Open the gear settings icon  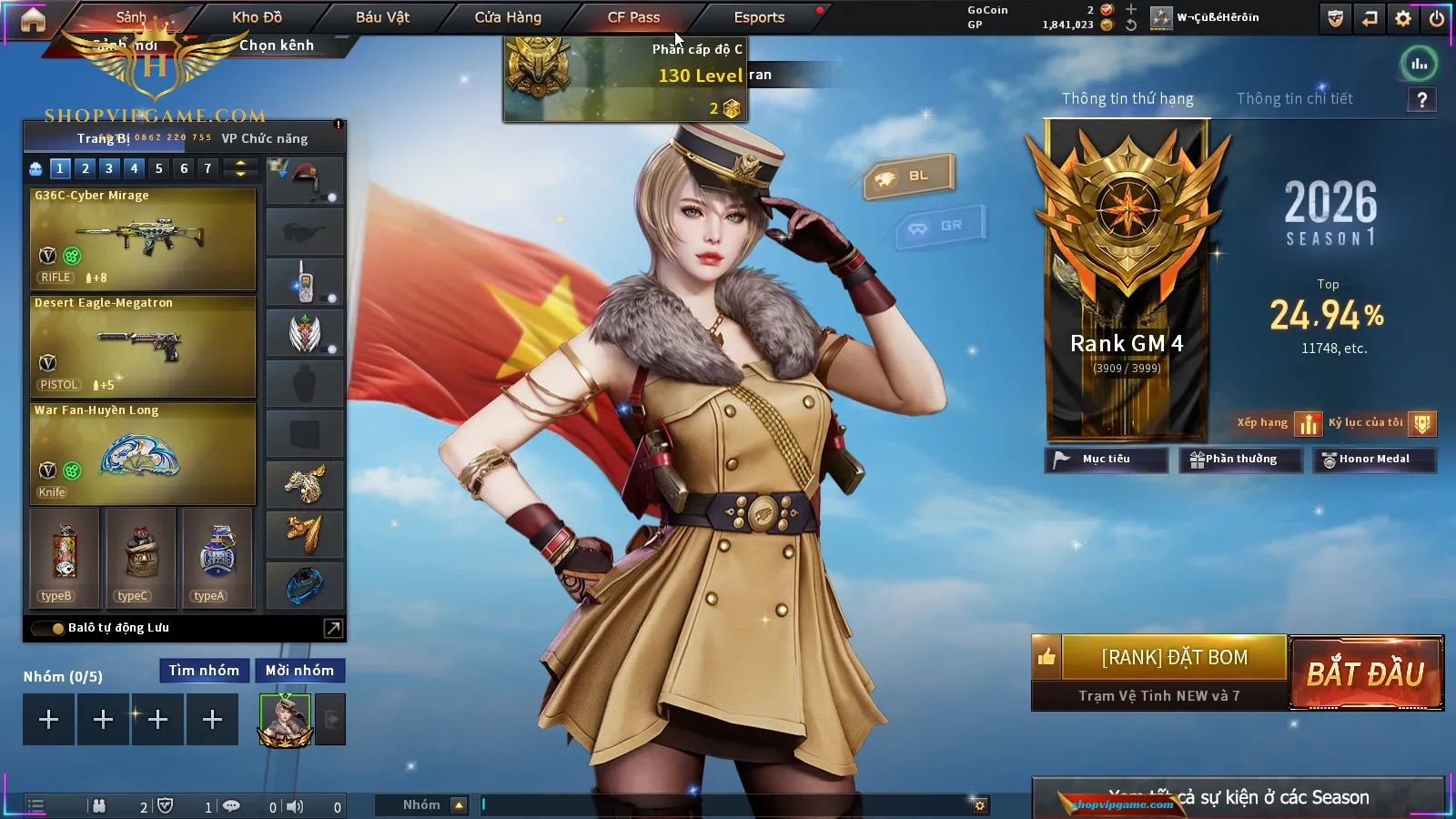(x=1403, y=18)
